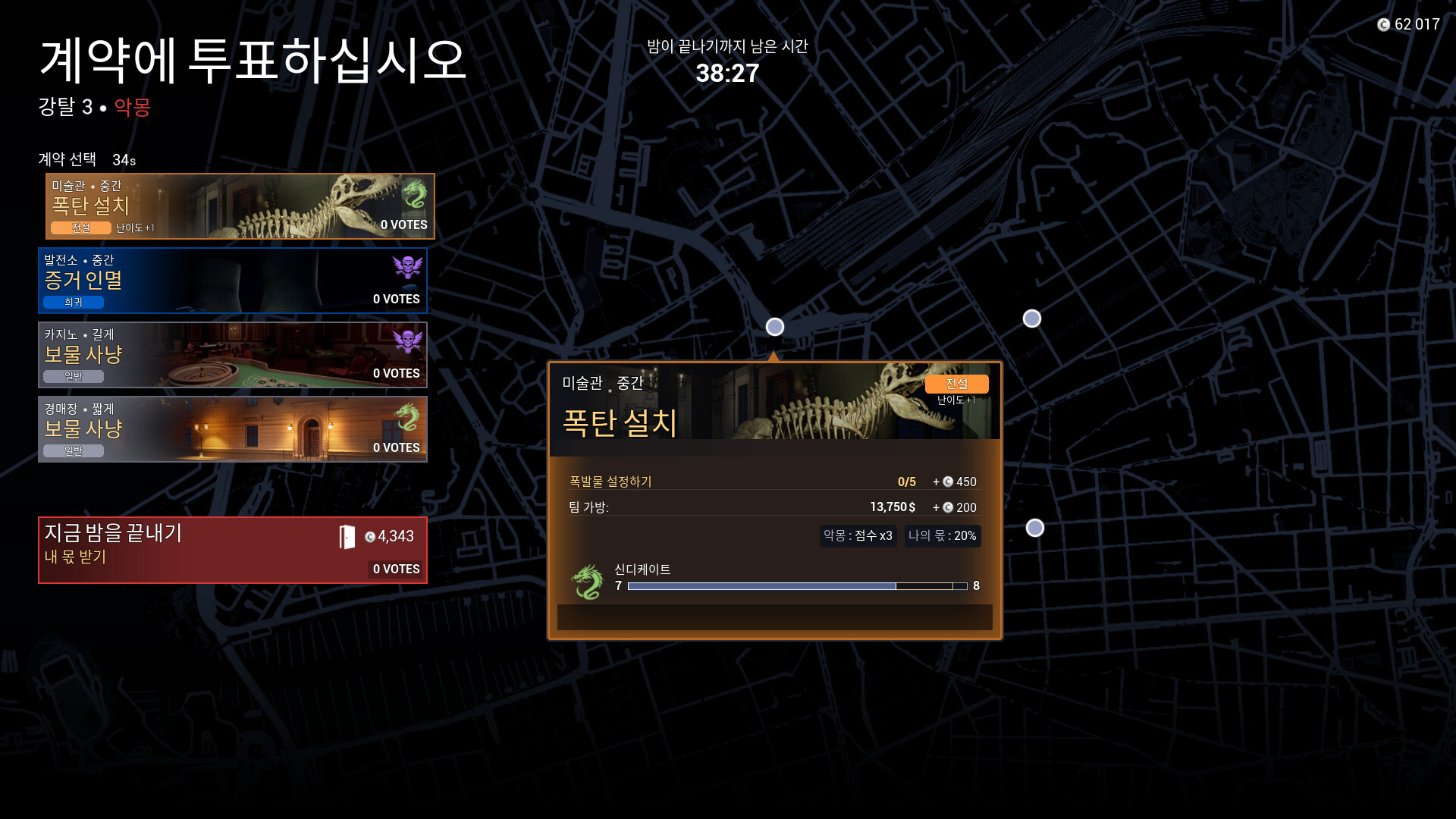Click the 일반 badge on the 카지노 contract
Screen dimensions: 1456x819
click(73, 376)
